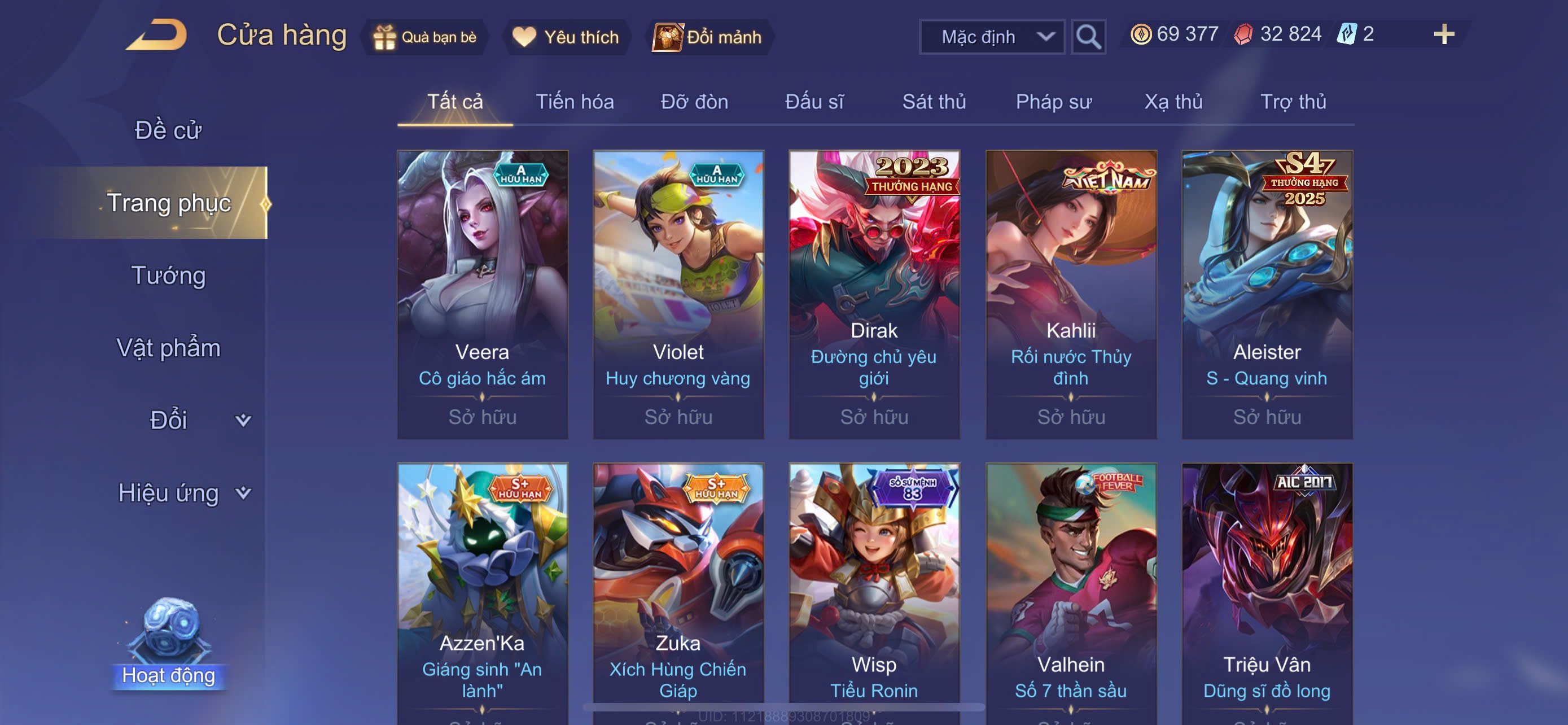The height and width of the screenshot is (725, 1568).
Task: Select the Pháp sư category tab
Action: click(x=1053, y=102)
